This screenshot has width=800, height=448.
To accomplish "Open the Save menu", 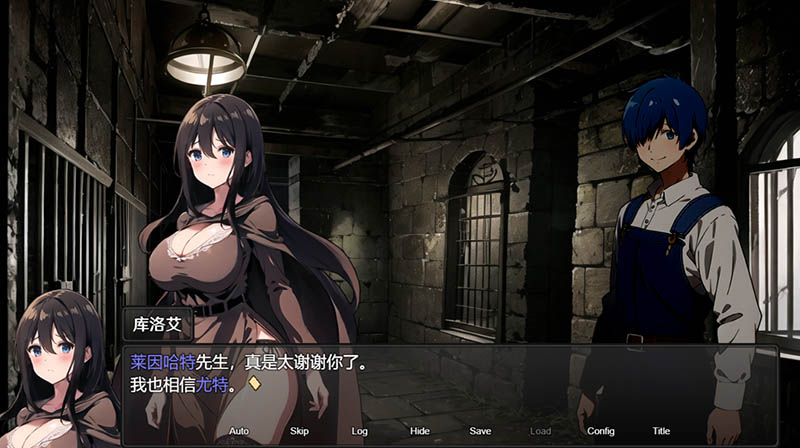I will pos(480,430).
